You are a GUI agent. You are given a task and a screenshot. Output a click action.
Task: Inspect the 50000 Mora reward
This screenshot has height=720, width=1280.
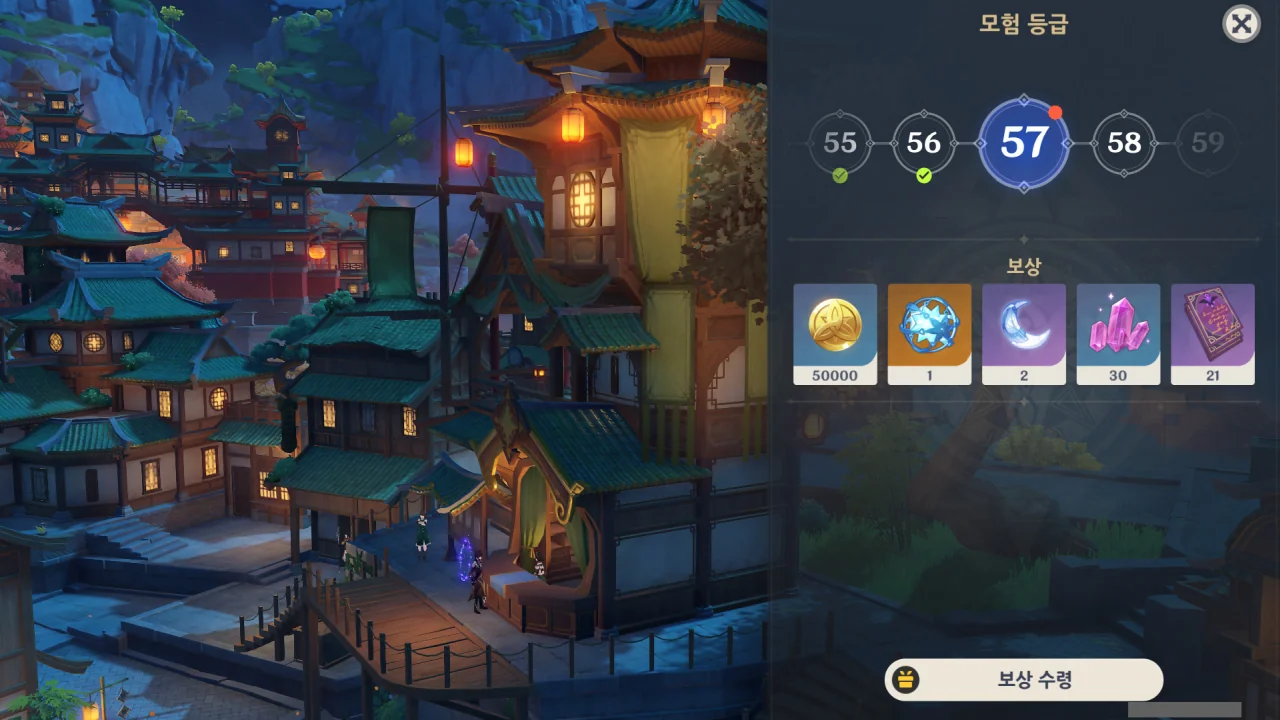(x=835, y=333)
